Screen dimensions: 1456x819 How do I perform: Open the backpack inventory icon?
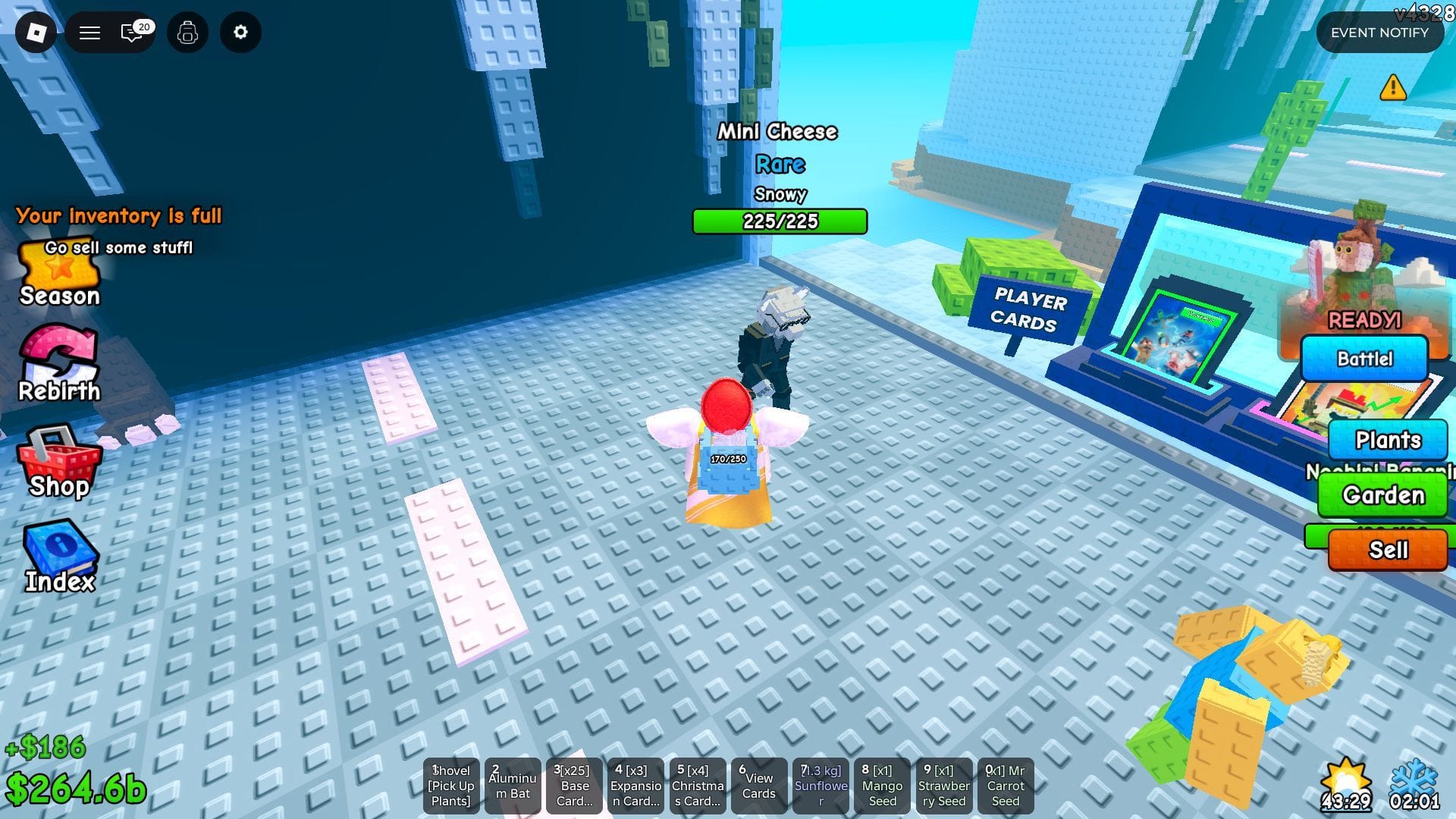click(187, 33)
